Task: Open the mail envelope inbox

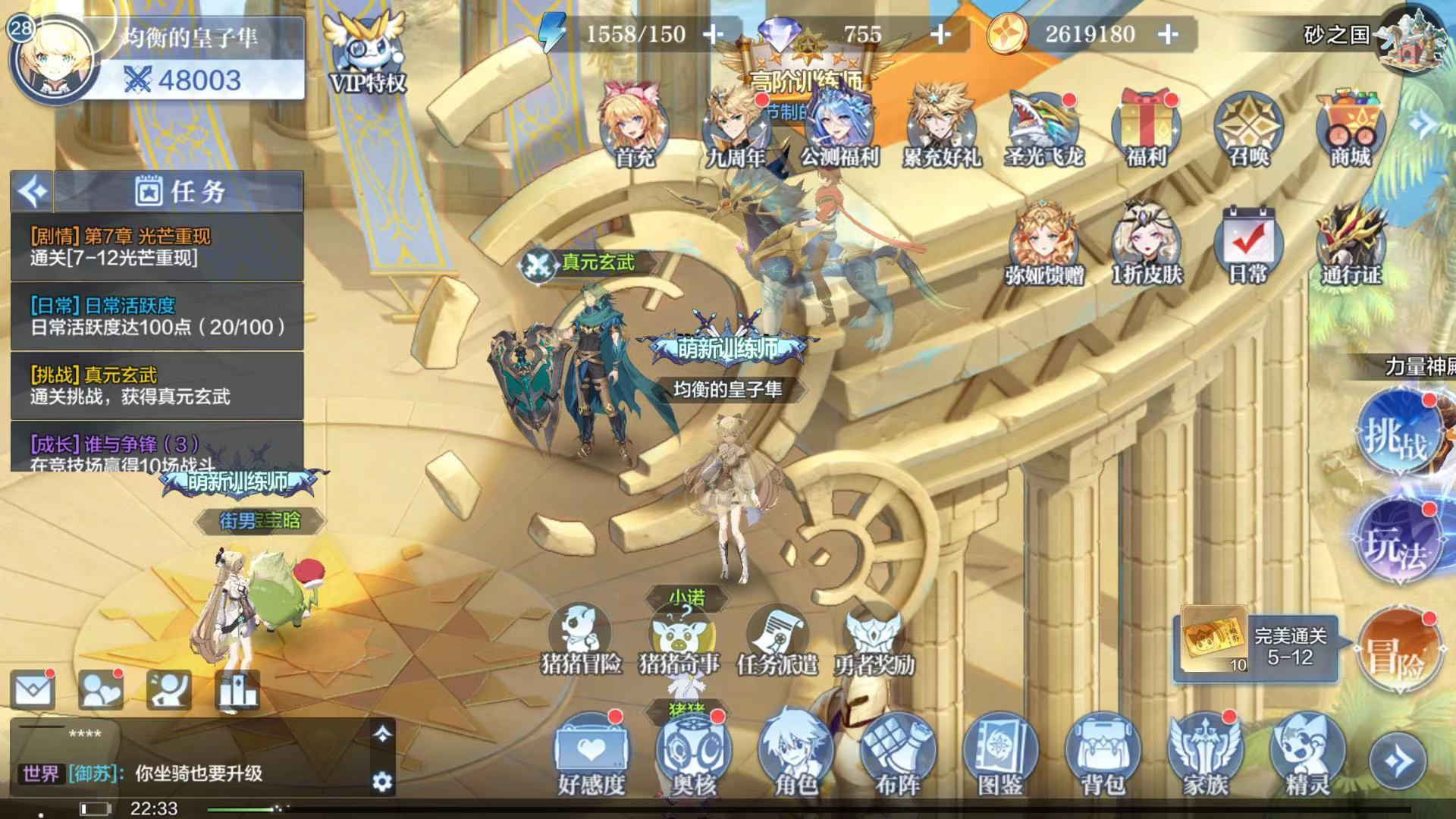Action: (33, 691)
